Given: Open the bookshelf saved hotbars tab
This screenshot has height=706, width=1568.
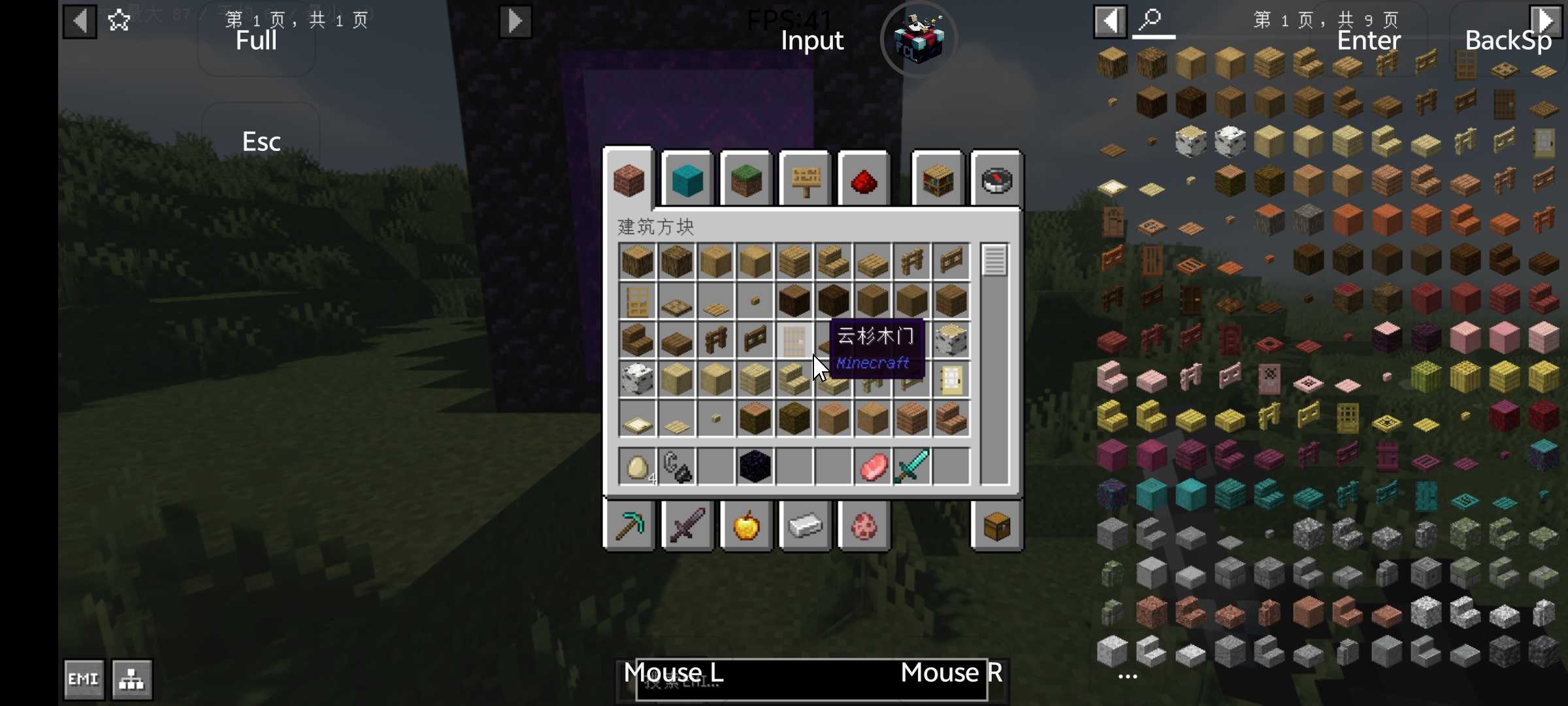Looking at the screenshot, I should pyautogui.click(x=938, y=180).
